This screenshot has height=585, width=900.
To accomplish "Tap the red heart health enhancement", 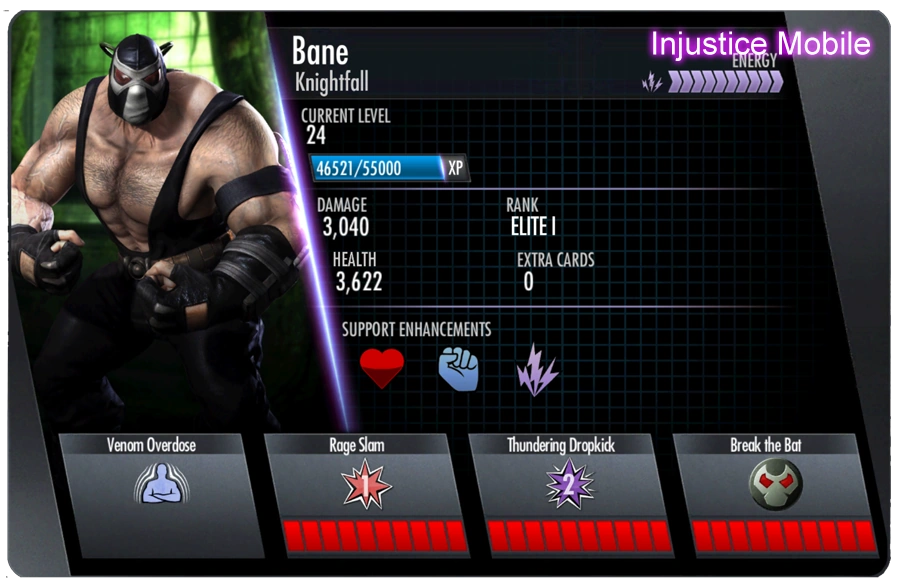I will [x=382, y=370].
